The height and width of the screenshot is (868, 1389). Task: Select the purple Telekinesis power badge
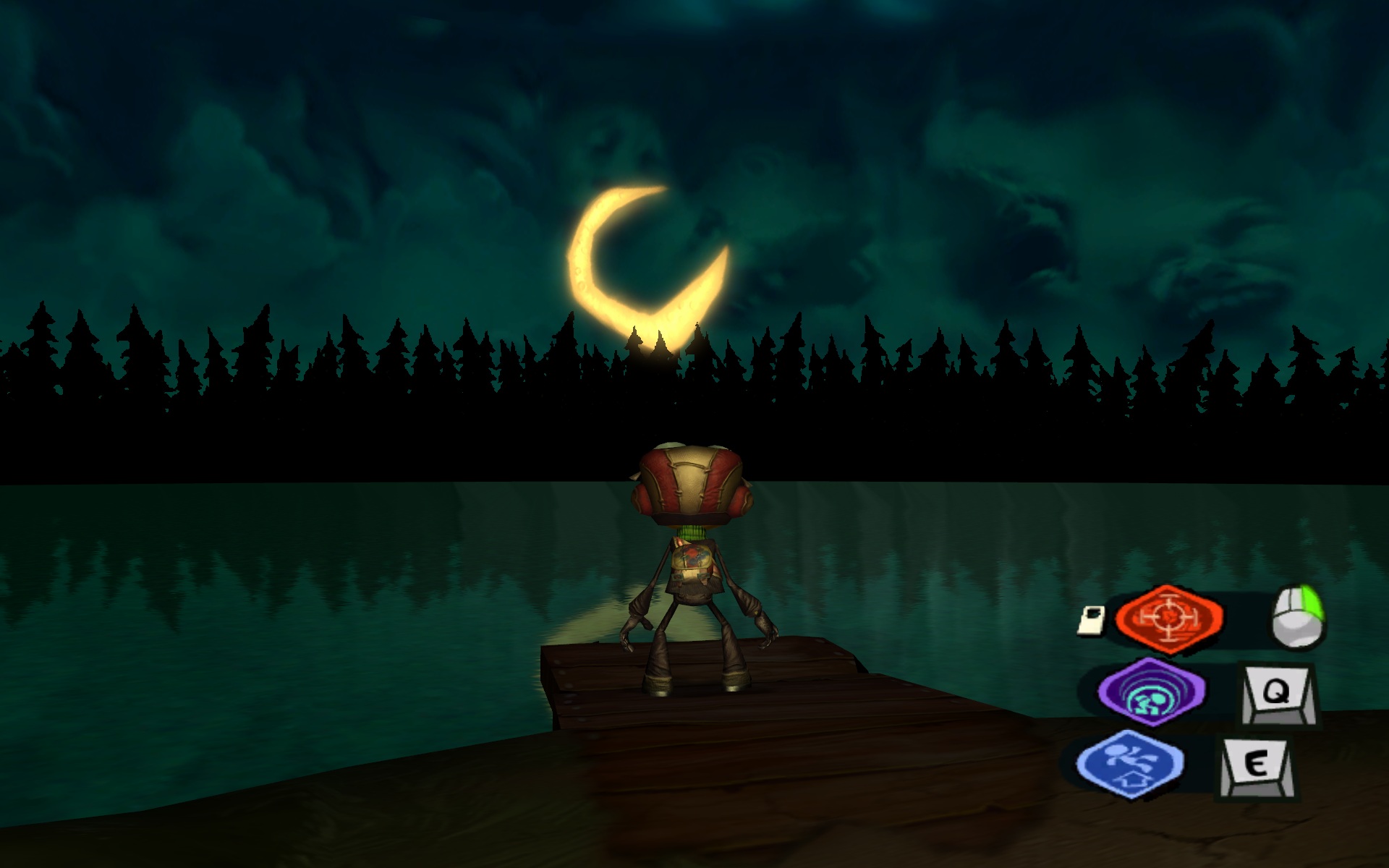(x=1152, y=691)
